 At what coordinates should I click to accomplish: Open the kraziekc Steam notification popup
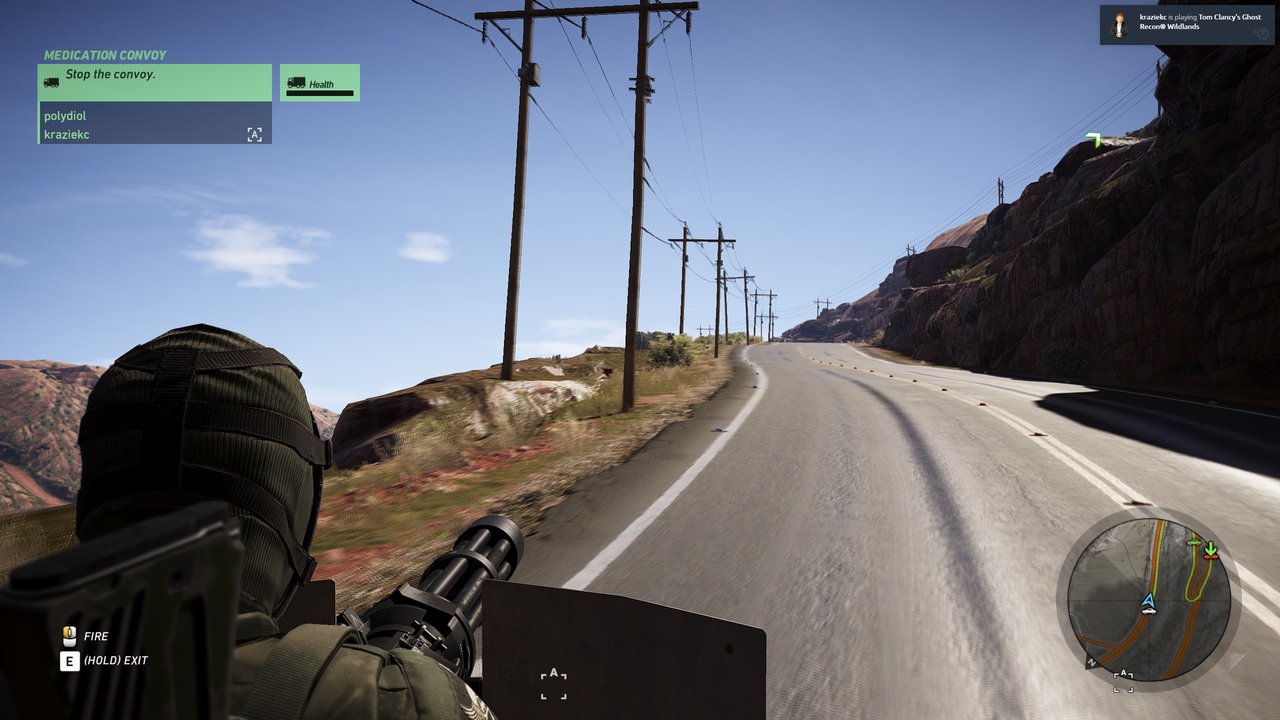tap(1187, 25)
